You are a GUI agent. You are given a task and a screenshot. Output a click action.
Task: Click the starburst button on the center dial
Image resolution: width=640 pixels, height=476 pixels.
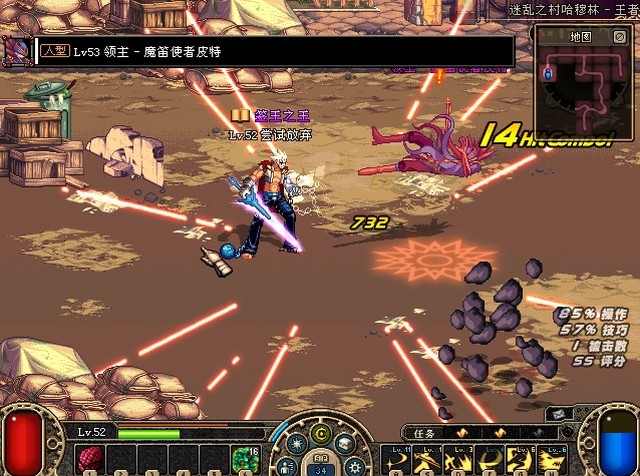296,446
